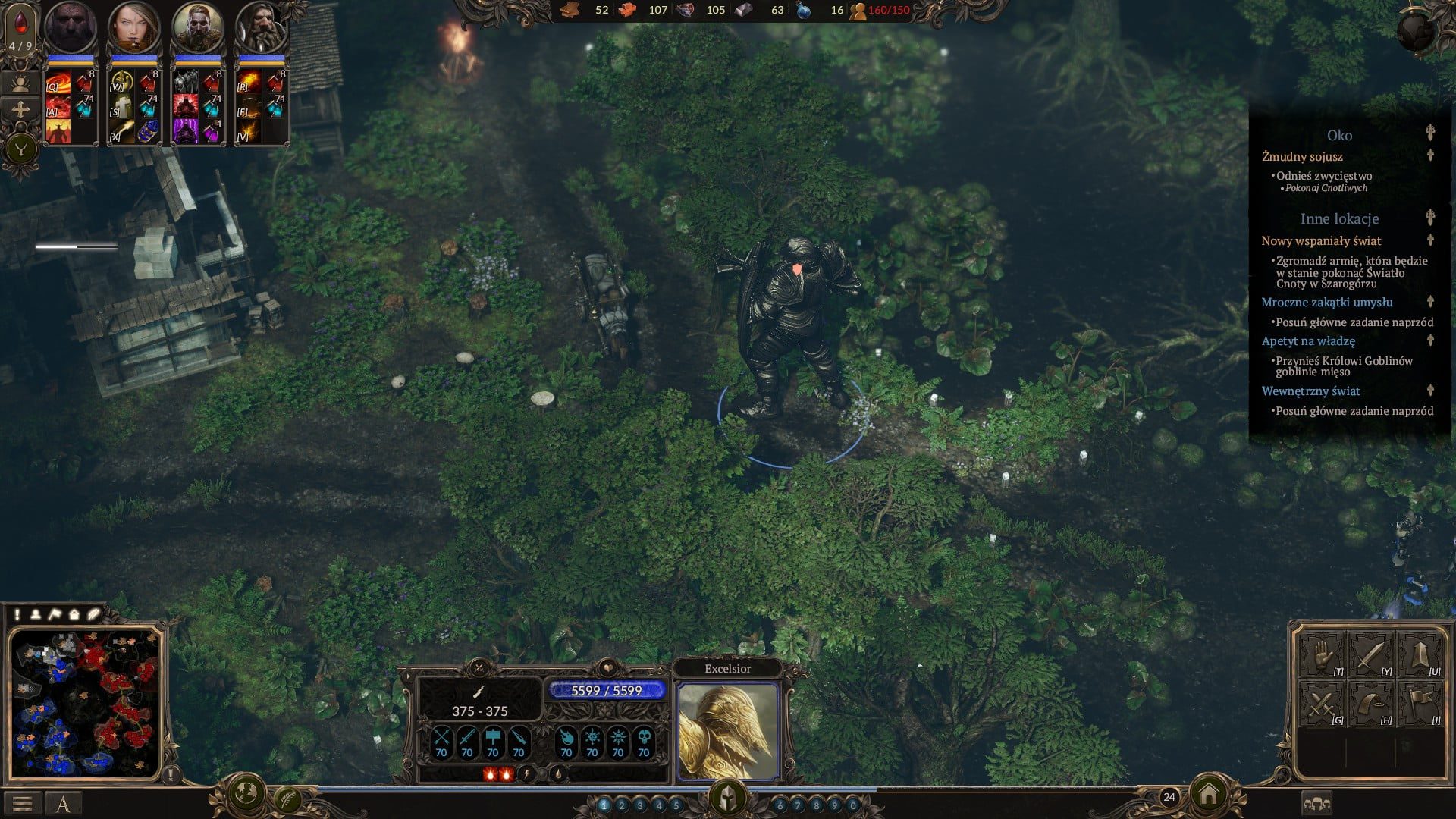Click the golden hero button marked Y
The image size is (1456, 819).
(20, 149)
